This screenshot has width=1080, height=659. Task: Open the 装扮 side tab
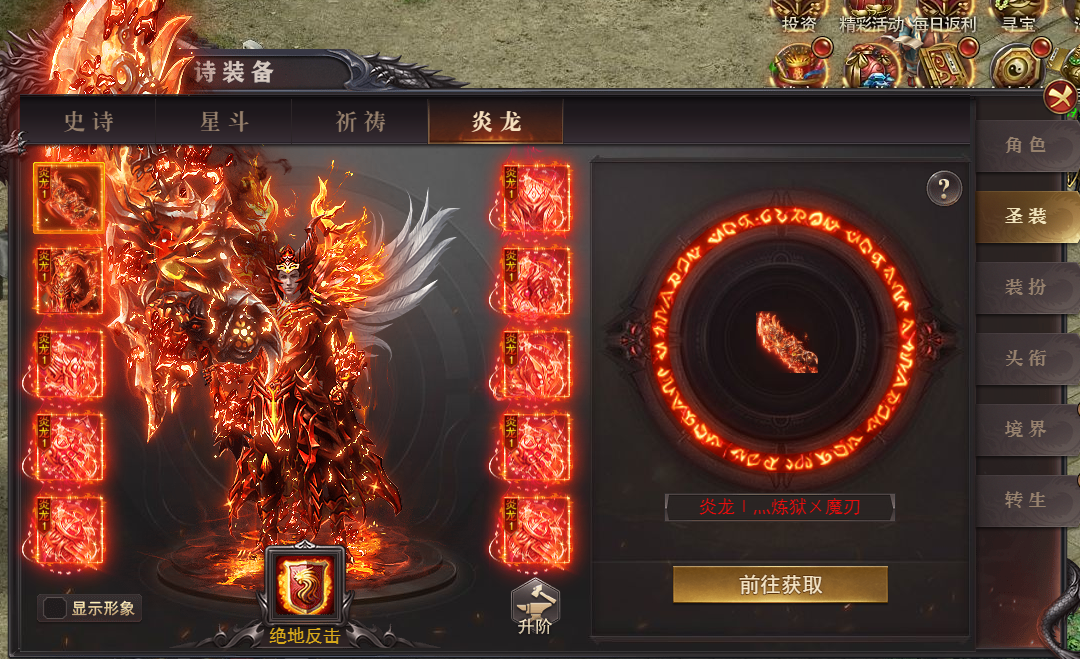1025,287
